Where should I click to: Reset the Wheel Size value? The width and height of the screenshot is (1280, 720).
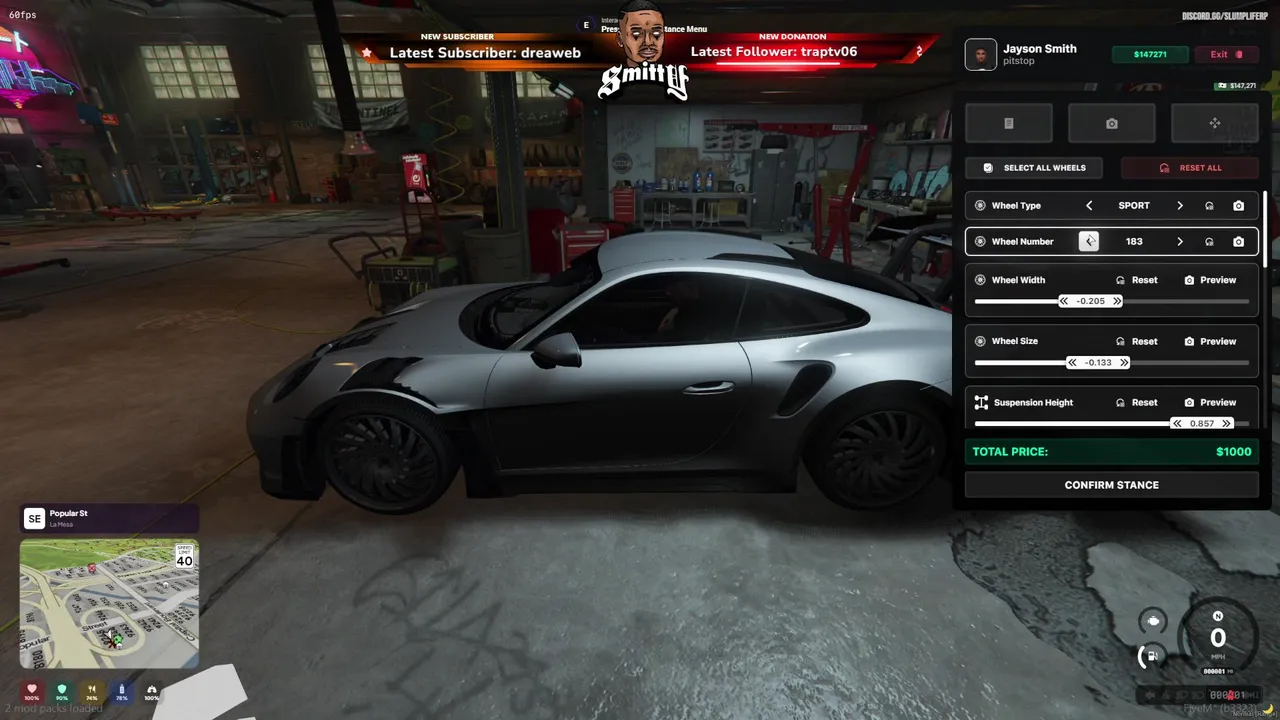click(1137, 342)
